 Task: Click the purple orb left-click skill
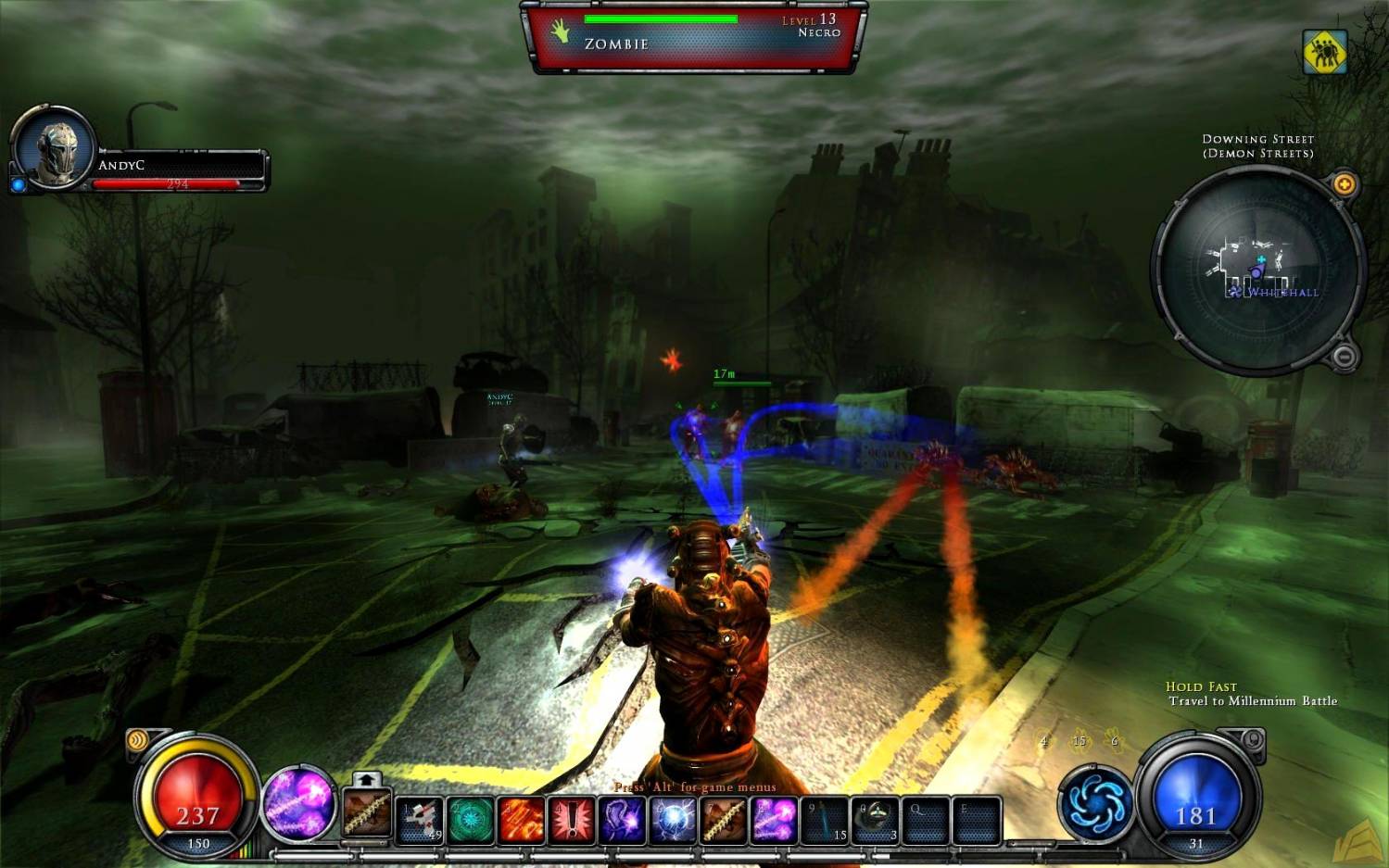(298, 803)
